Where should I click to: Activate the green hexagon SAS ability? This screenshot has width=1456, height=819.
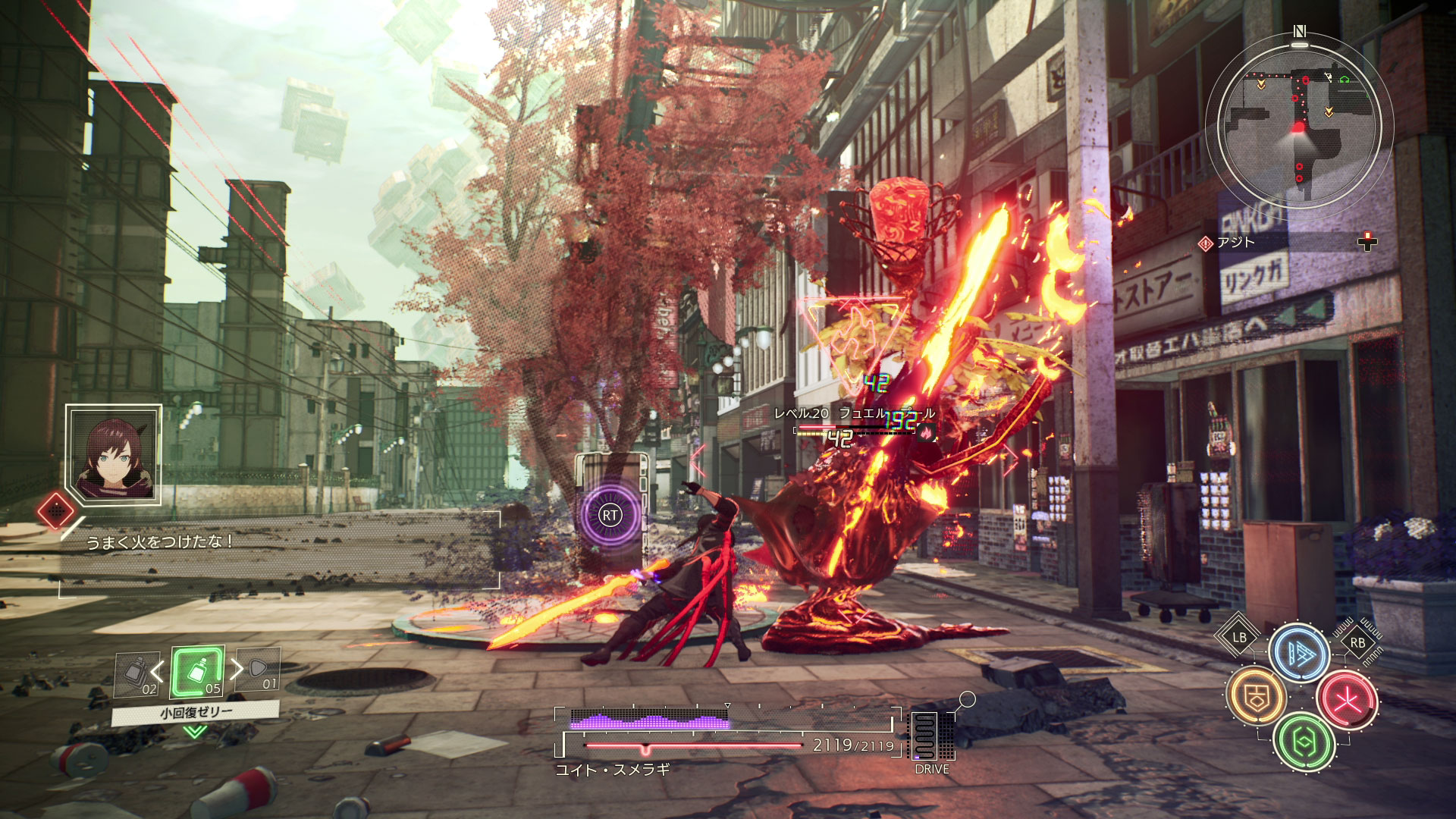click(x=1303, y=742)
